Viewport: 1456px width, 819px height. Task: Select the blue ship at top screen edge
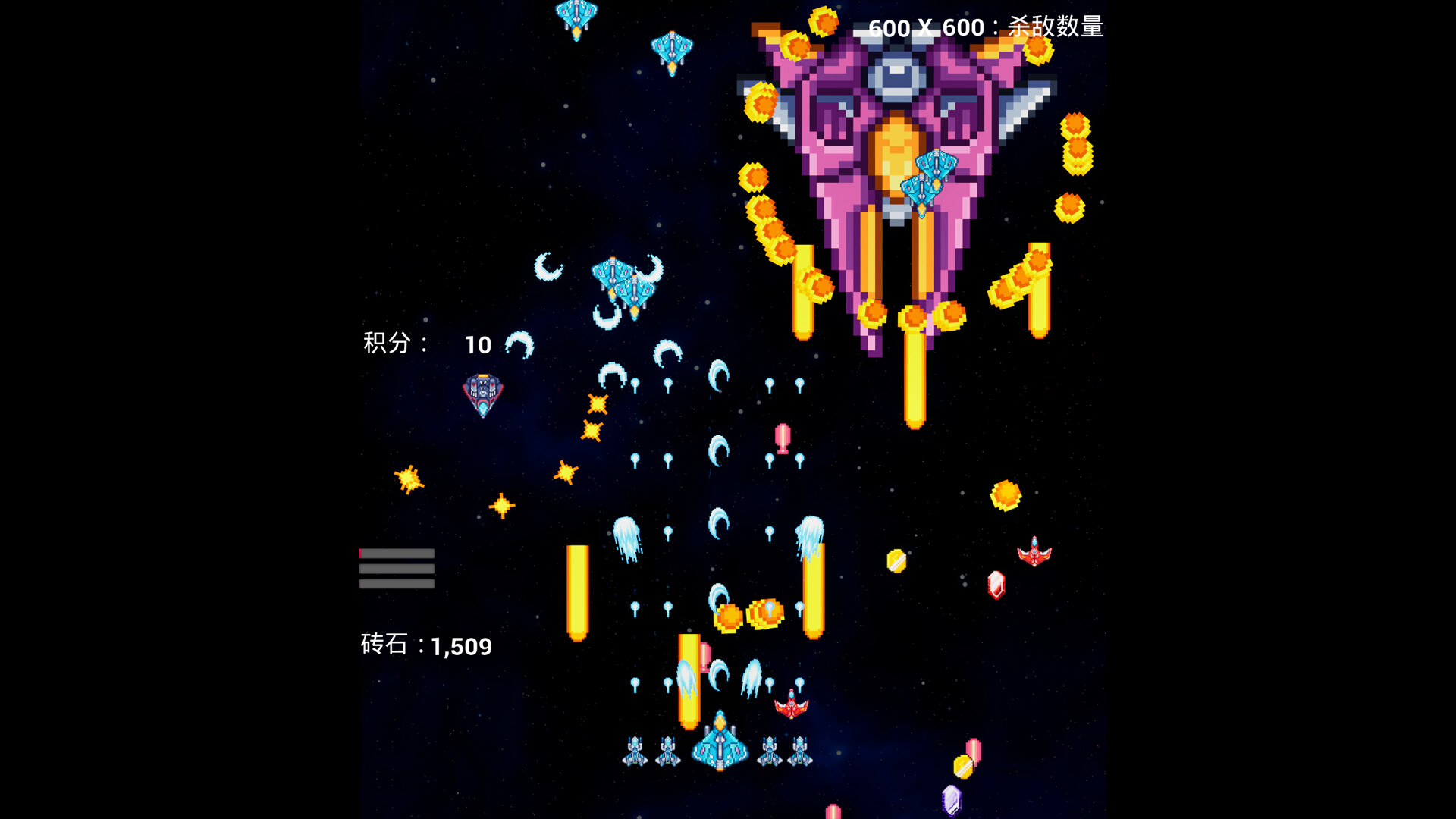tap(576, 15)
